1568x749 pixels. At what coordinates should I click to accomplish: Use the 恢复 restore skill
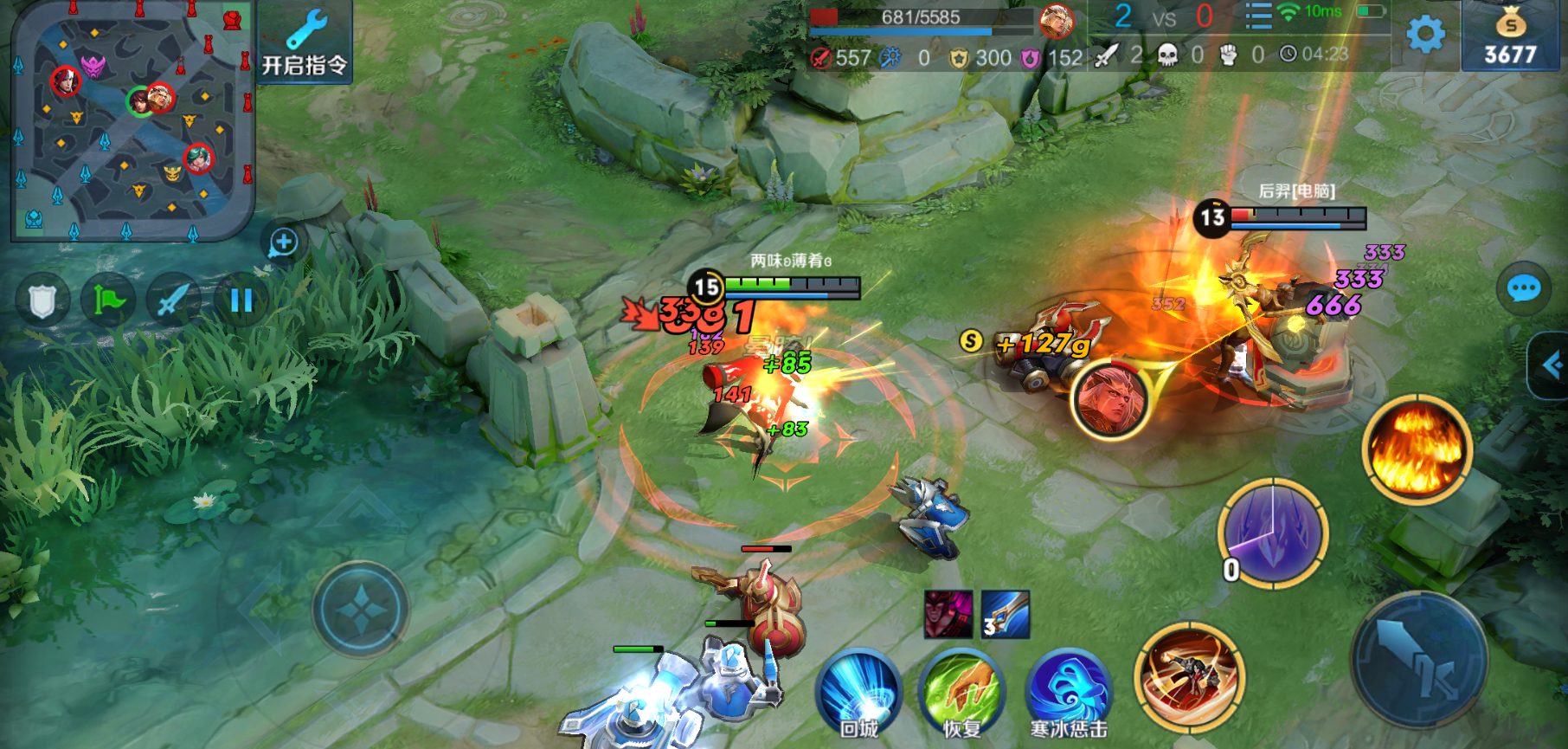tap(961, 693)
